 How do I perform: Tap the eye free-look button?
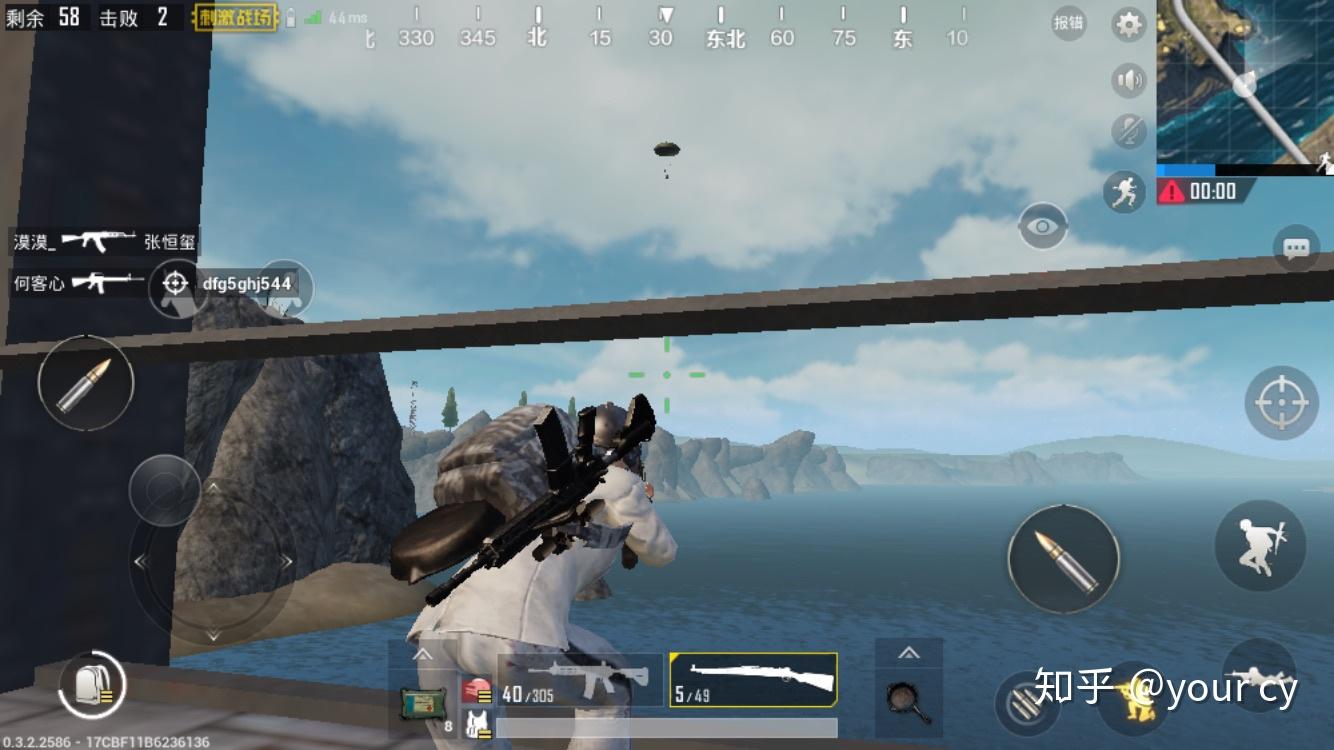click(1043, 227)
